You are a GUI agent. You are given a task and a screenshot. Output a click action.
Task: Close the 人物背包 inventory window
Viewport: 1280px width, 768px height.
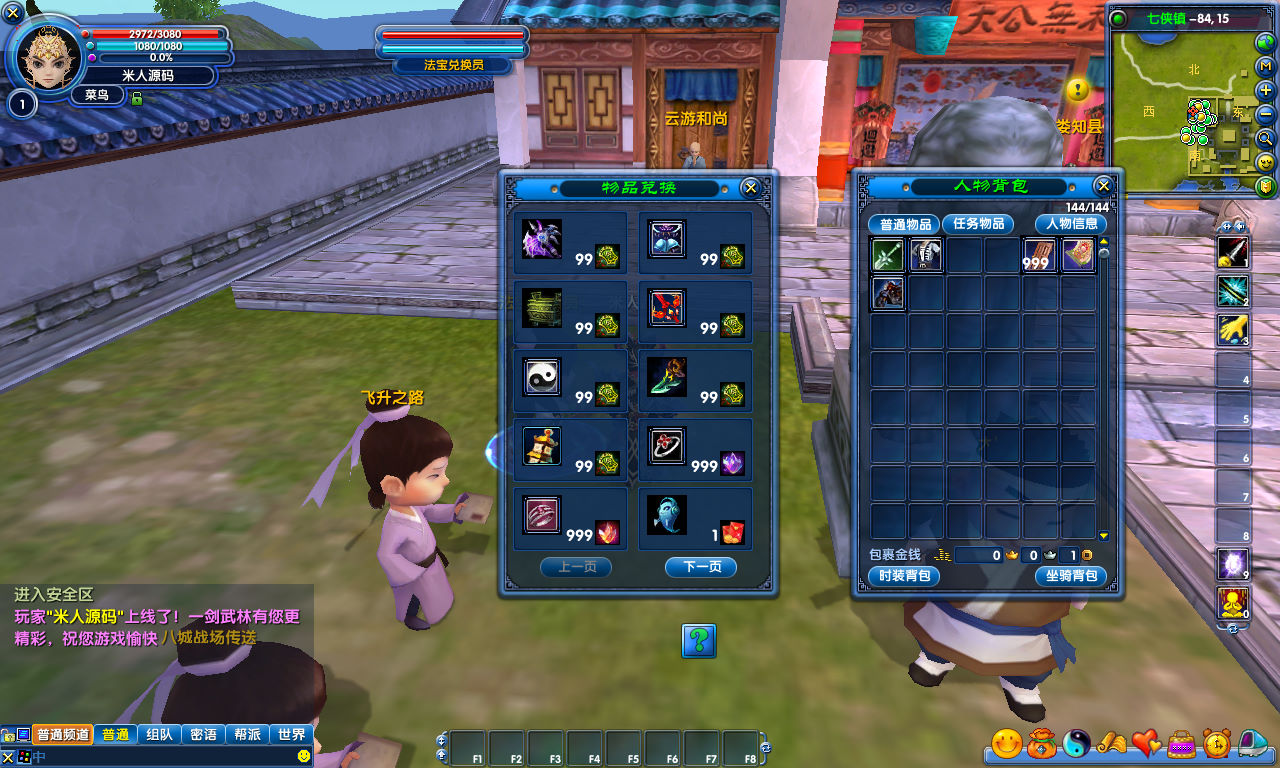click(x=1103, y=186)
